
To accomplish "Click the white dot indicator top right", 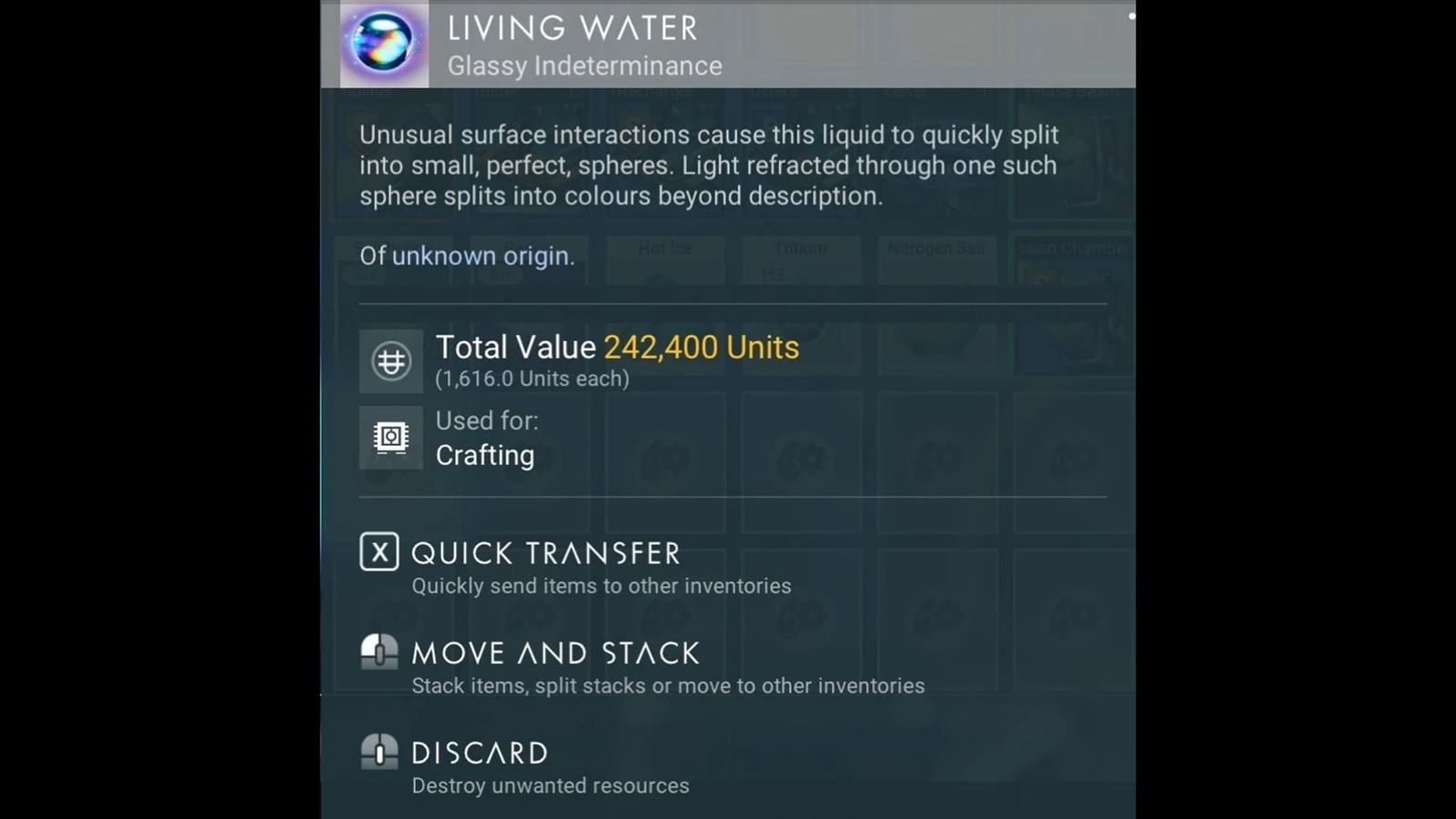I will 1130,15.
